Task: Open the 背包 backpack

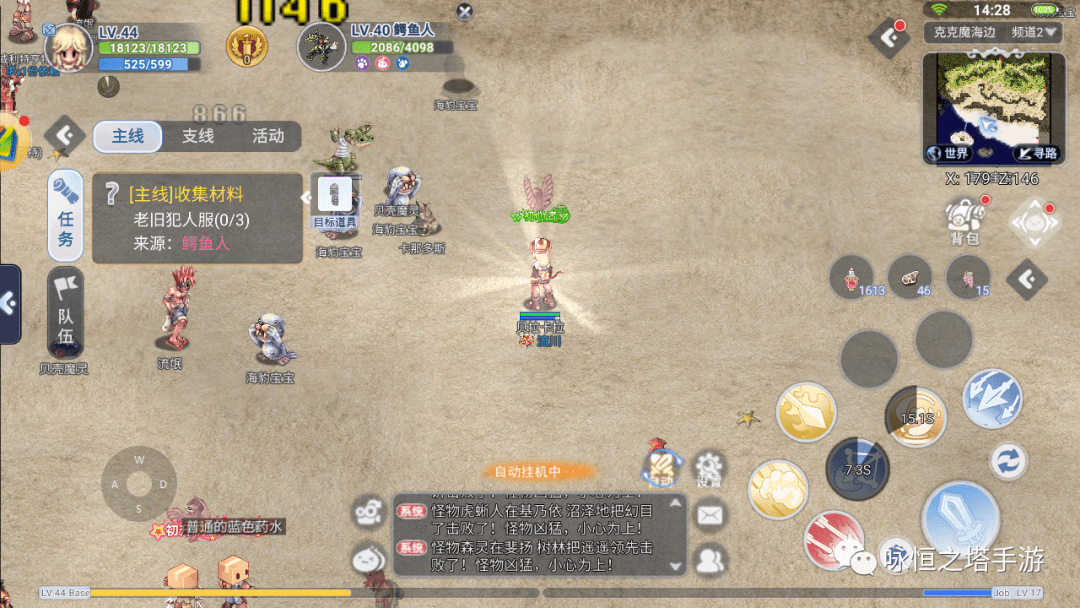Action: tap(964, 220)
